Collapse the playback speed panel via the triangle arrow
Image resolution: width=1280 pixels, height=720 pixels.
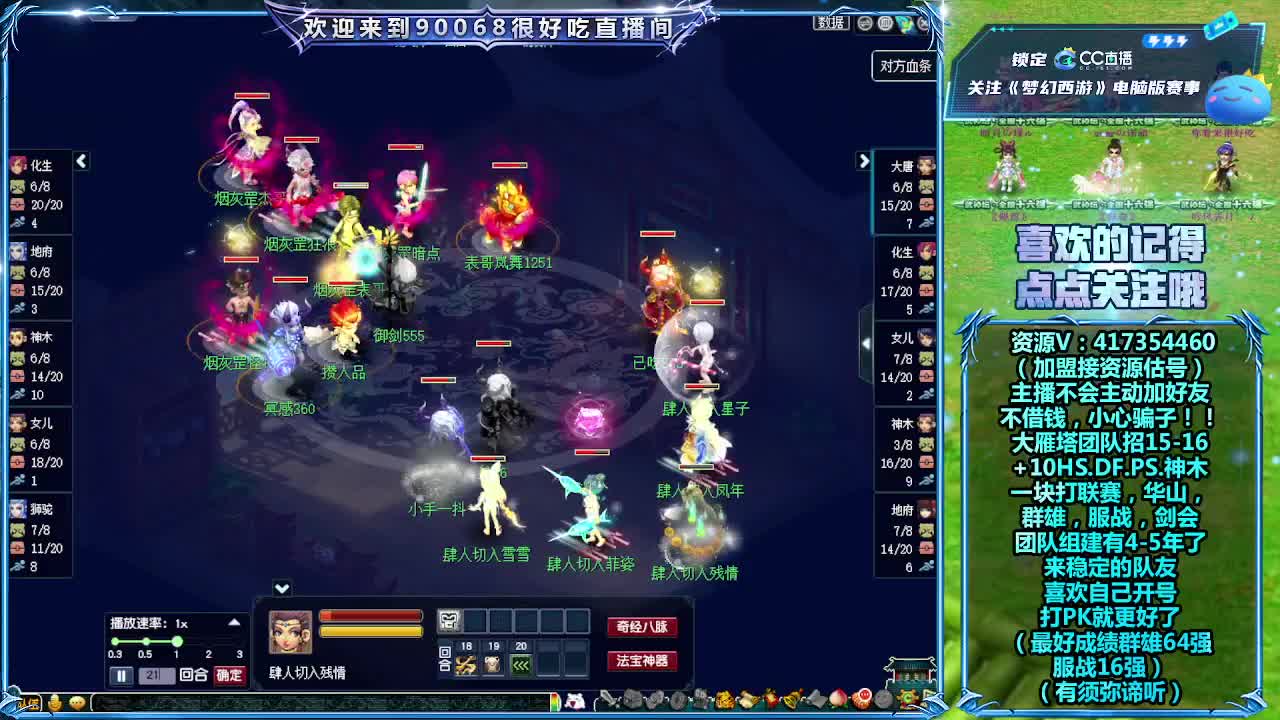[x=235, y=621]
